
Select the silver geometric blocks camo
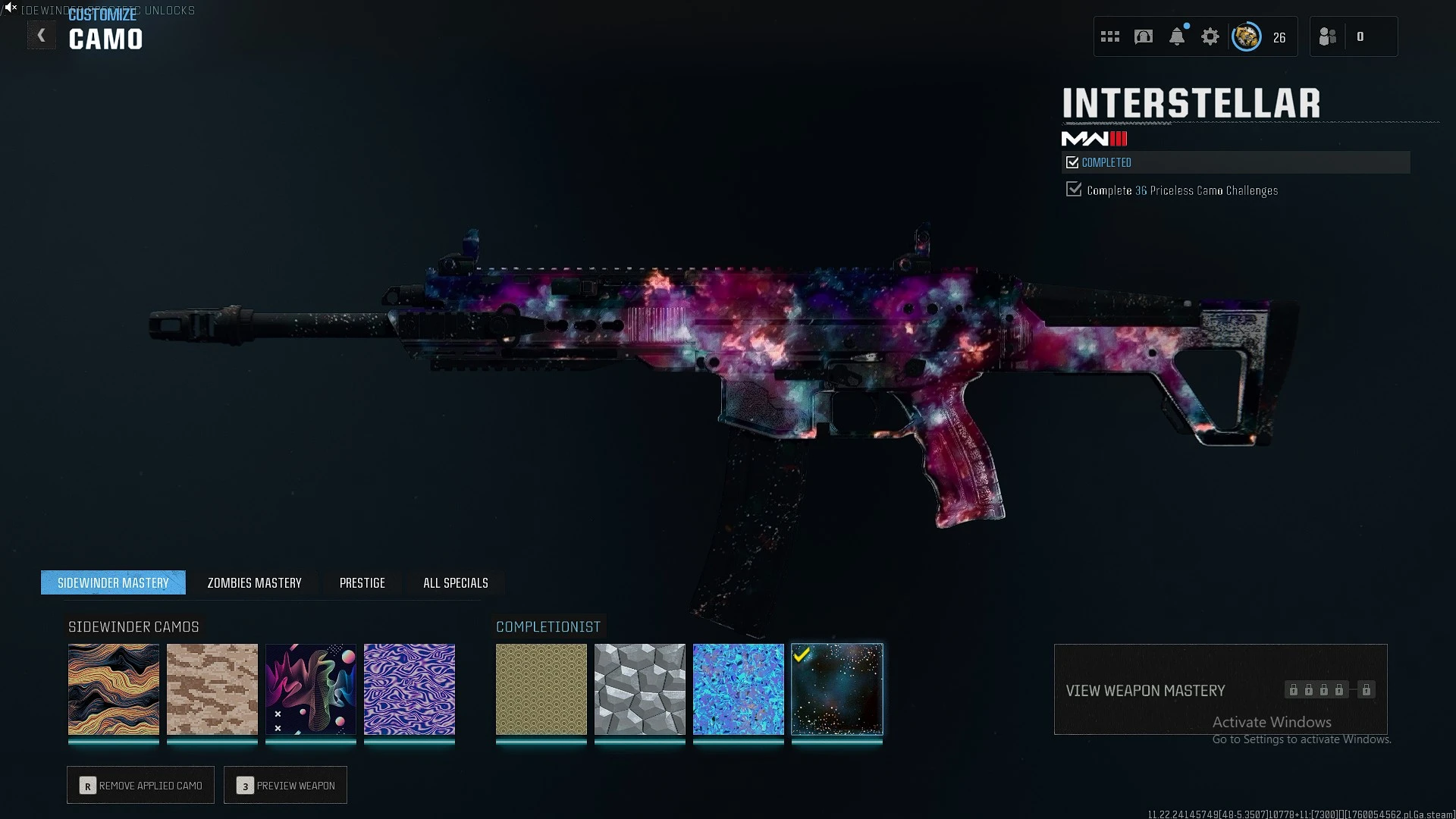point(640,689)
